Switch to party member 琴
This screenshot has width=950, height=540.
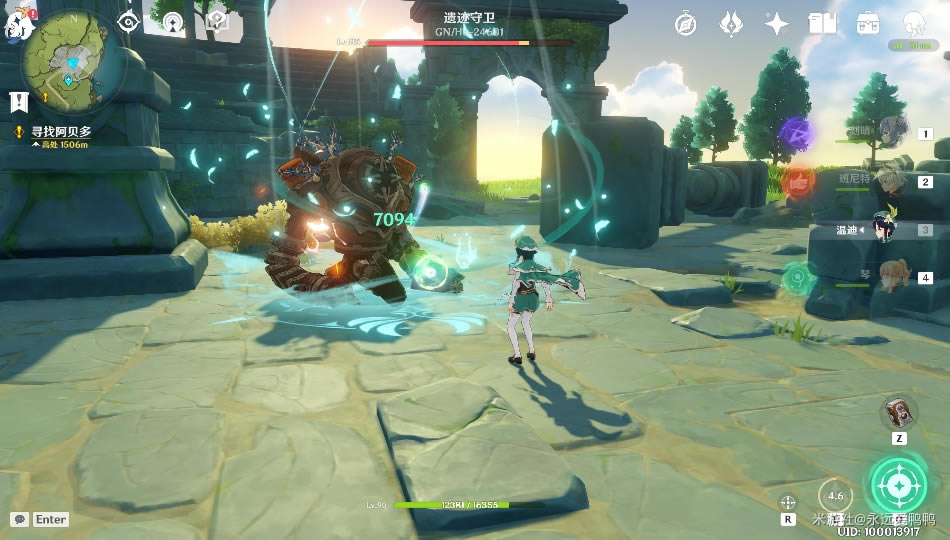tap(892, 276)
